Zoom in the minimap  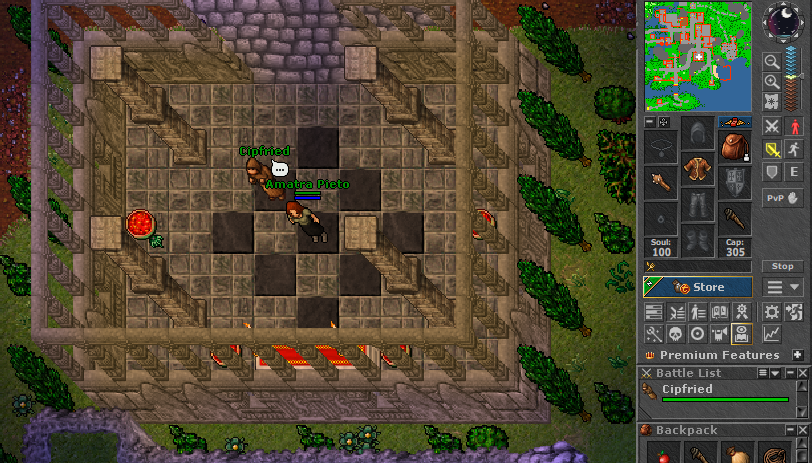click(x=773, y=80)
